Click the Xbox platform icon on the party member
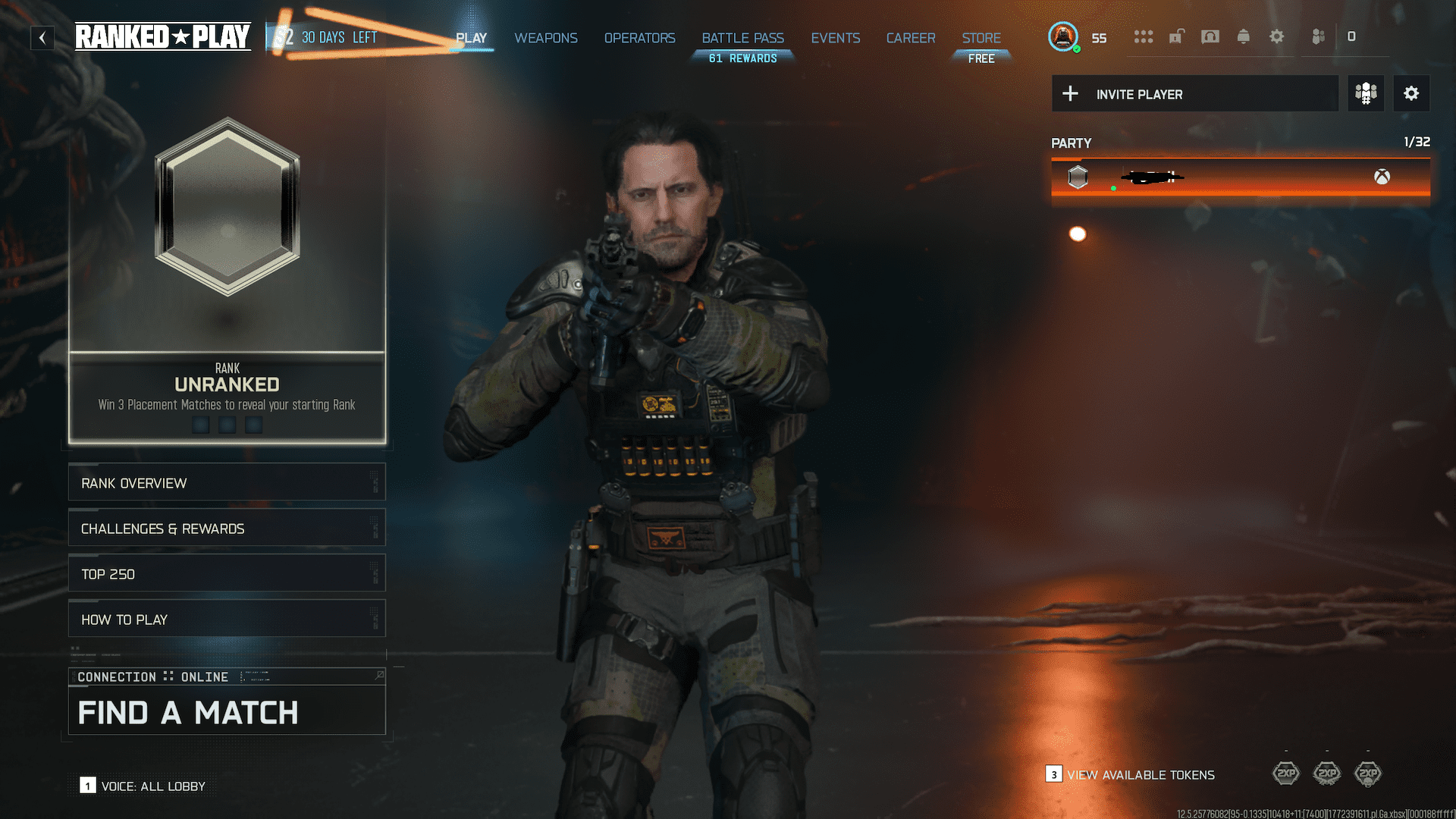Image resolution: width=1456 pixels, height=819 pixels. 1382,177
